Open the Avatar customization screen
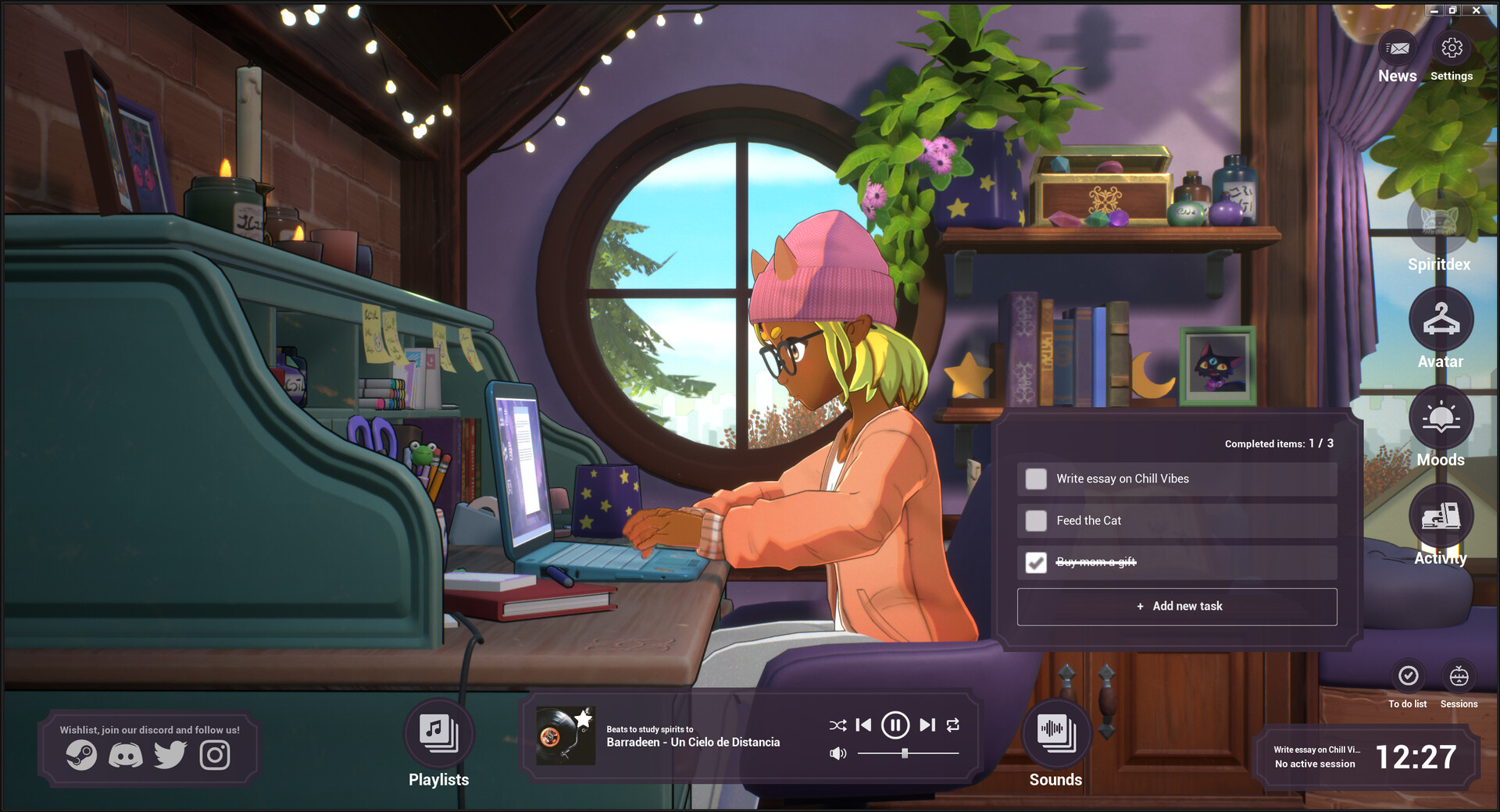 click(x=1441, y=320)
